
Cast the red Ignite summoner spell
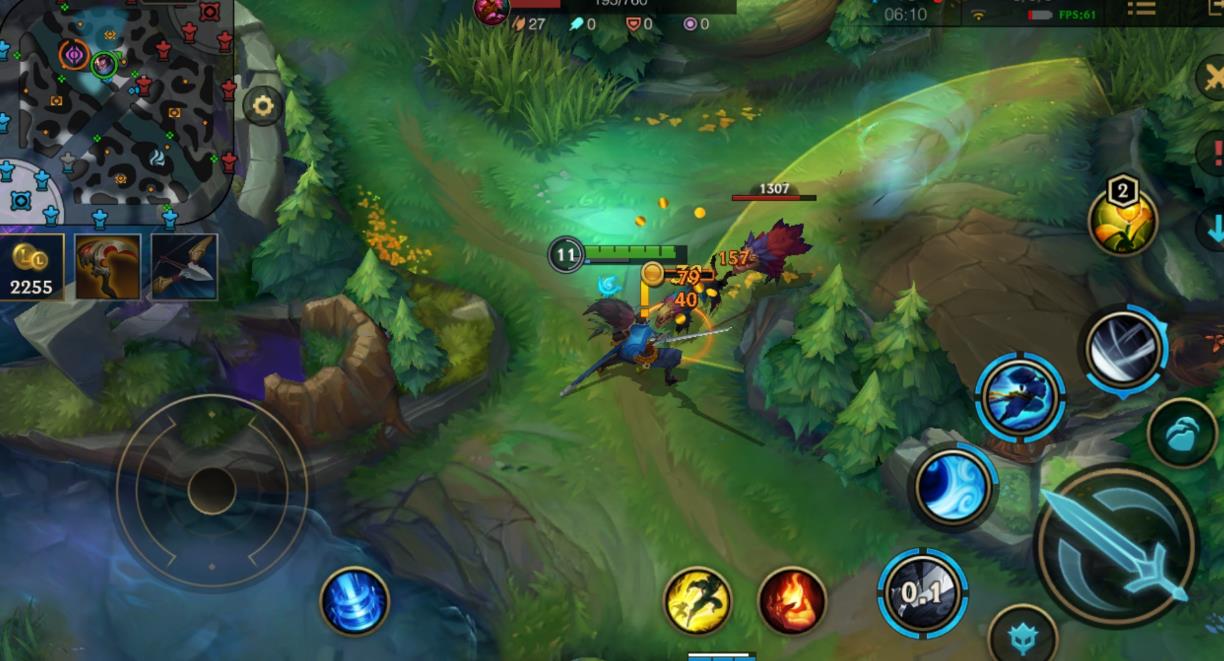coord(793,601)
